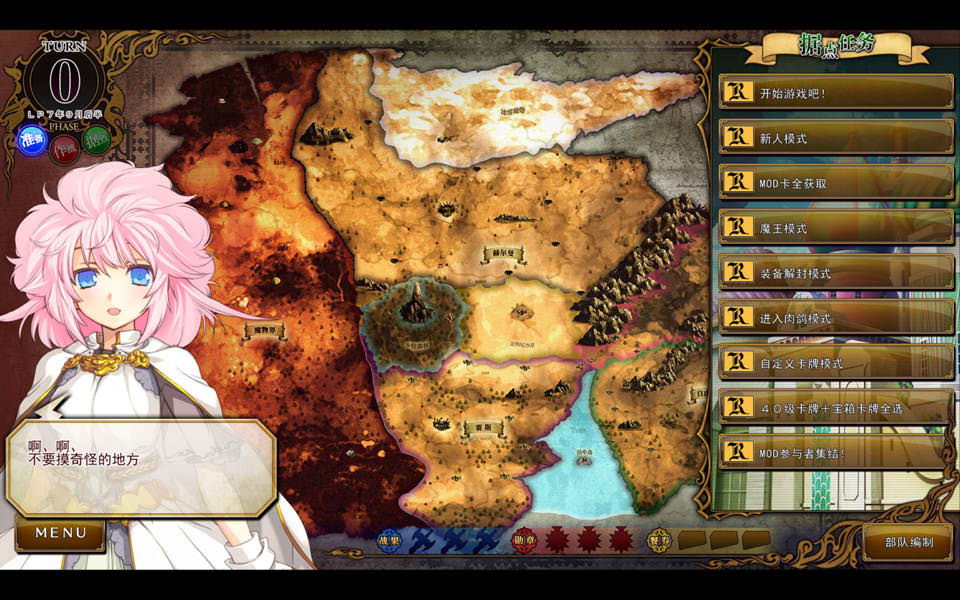Pick the 魔王模式 mission
960x600 pixels.
pyautogui.click(x=836, y=228)
